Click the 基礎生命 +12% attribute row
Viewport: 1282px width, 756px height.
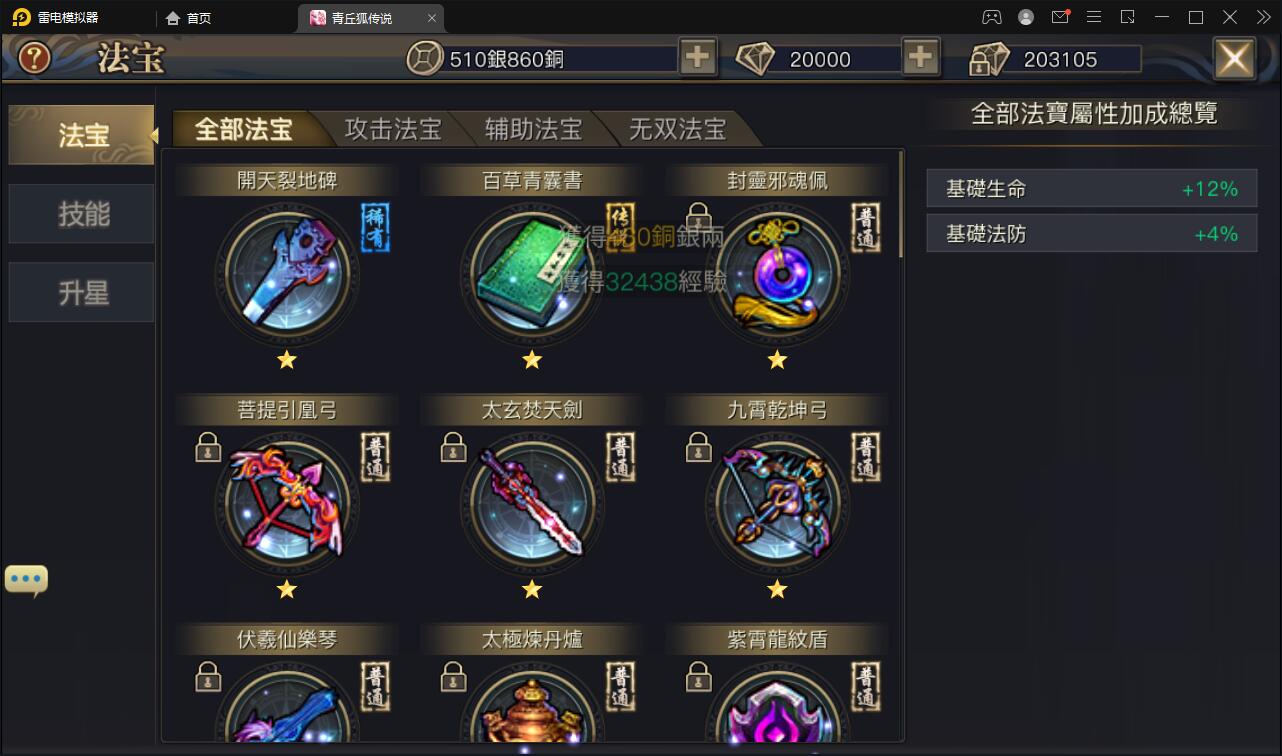coord(1091,189)
